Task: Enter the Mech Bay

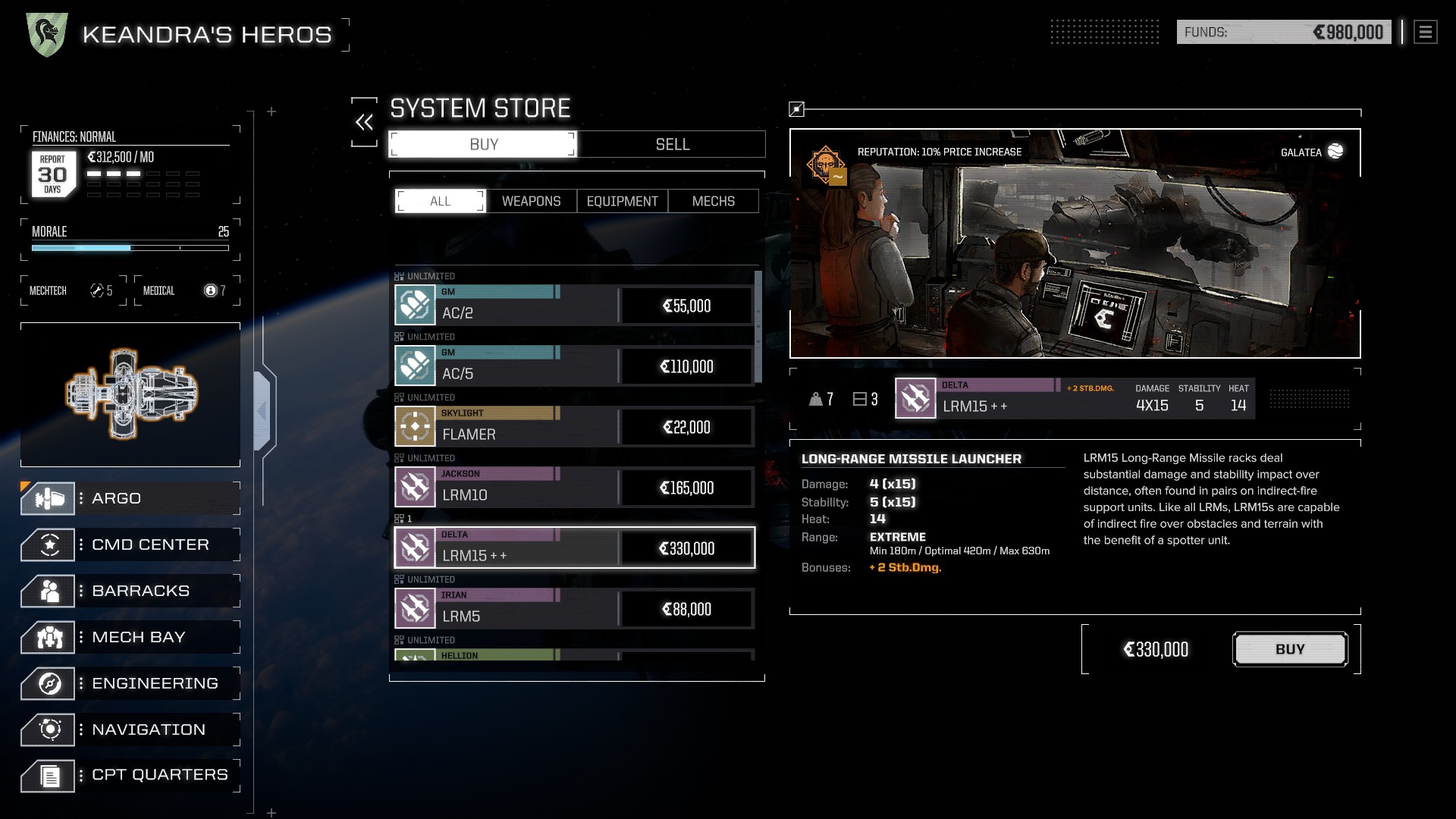Action: [x=130, y=637]
